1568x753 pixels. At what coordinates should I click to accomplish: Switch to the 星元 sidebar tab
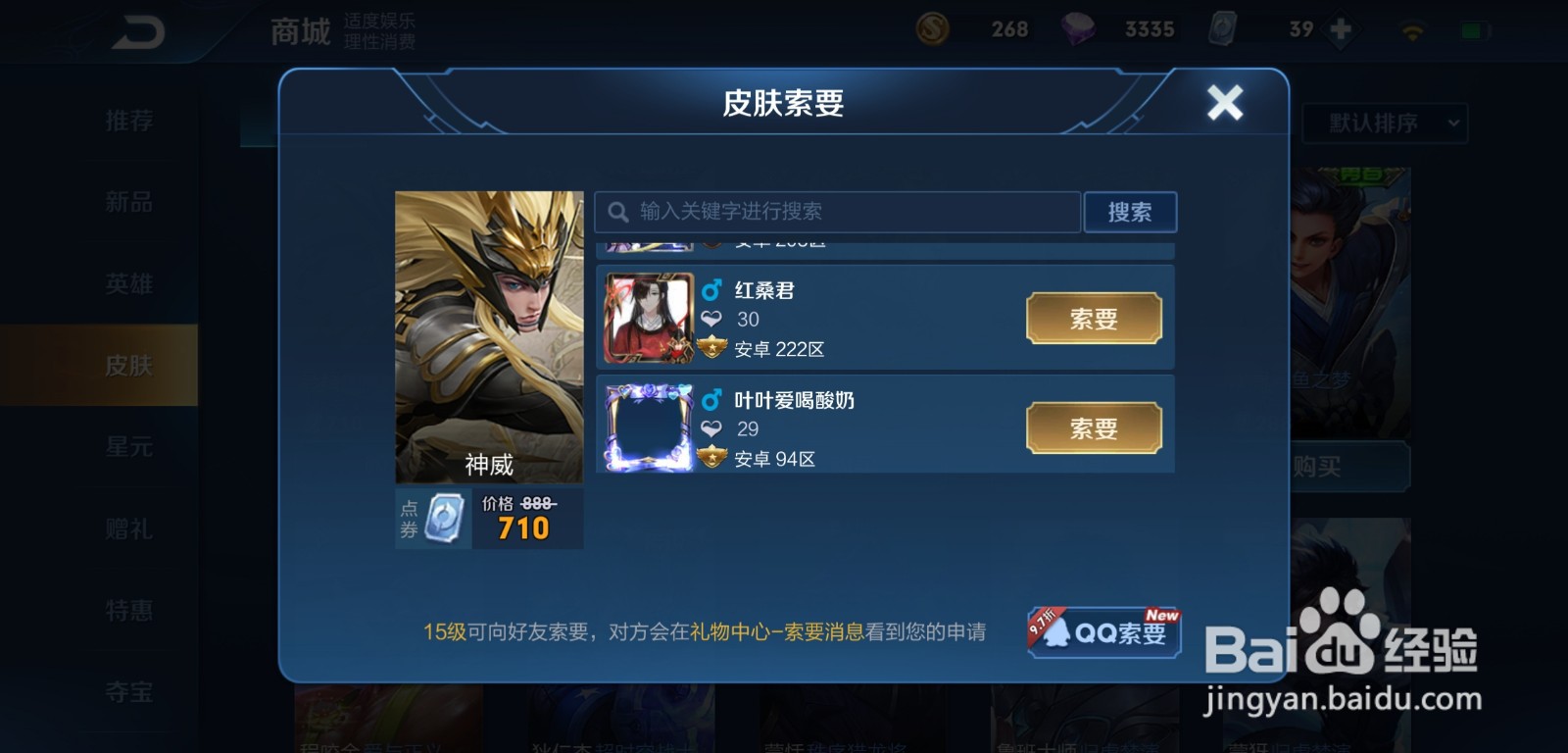(x=128, y=446)
